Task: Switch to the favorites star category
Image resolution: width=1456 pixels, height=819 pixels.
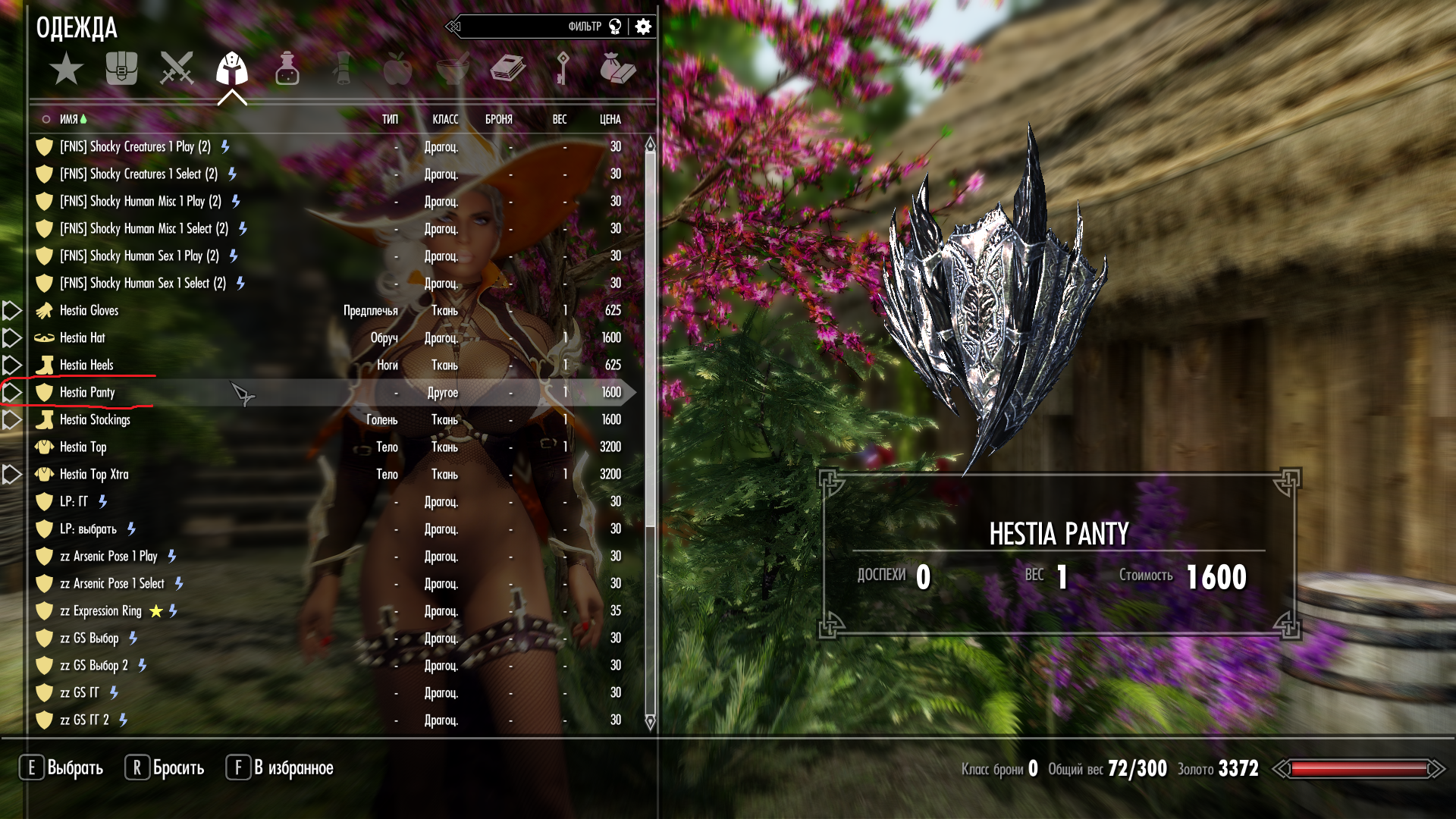Action: (67, 69)
